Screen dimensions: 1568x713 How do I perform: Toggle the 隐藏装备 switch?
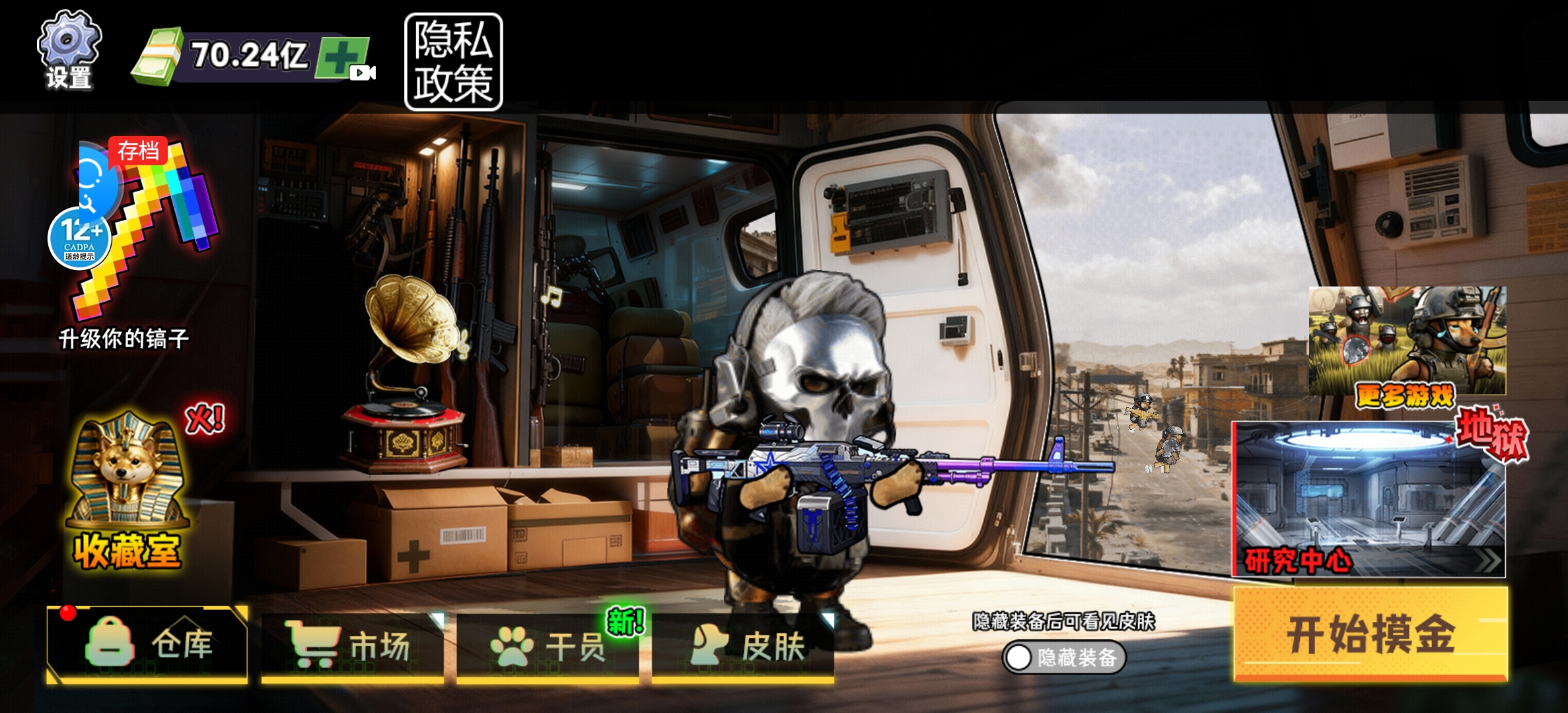pyautogui.click(x=1063, y=658)
